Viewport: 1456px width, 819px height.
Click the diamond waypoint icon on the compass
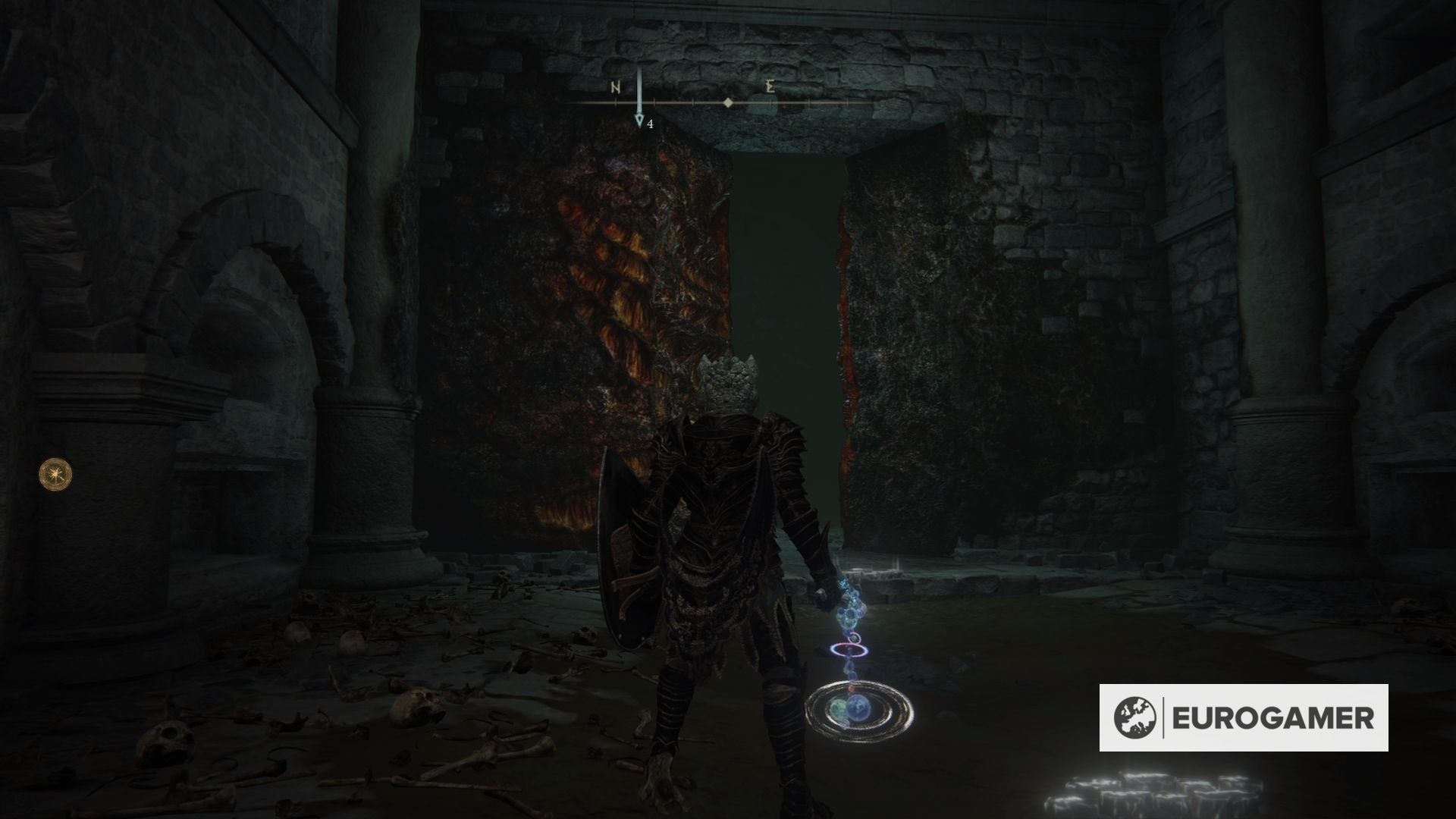pos(728,101)
